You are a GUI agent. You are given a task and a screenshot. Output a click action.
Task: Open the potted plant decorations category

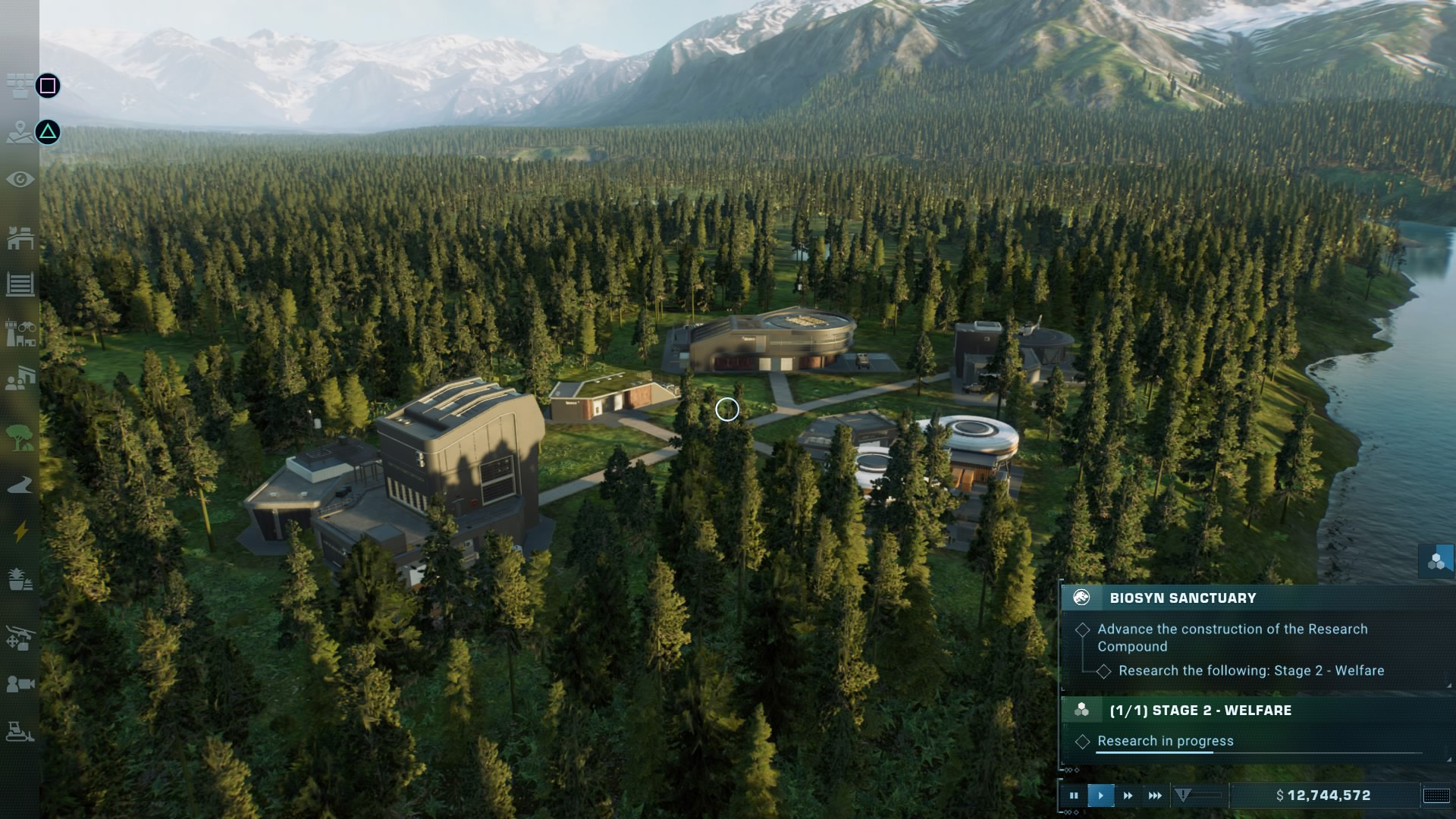pyautogui.click(x=20, y=579)
